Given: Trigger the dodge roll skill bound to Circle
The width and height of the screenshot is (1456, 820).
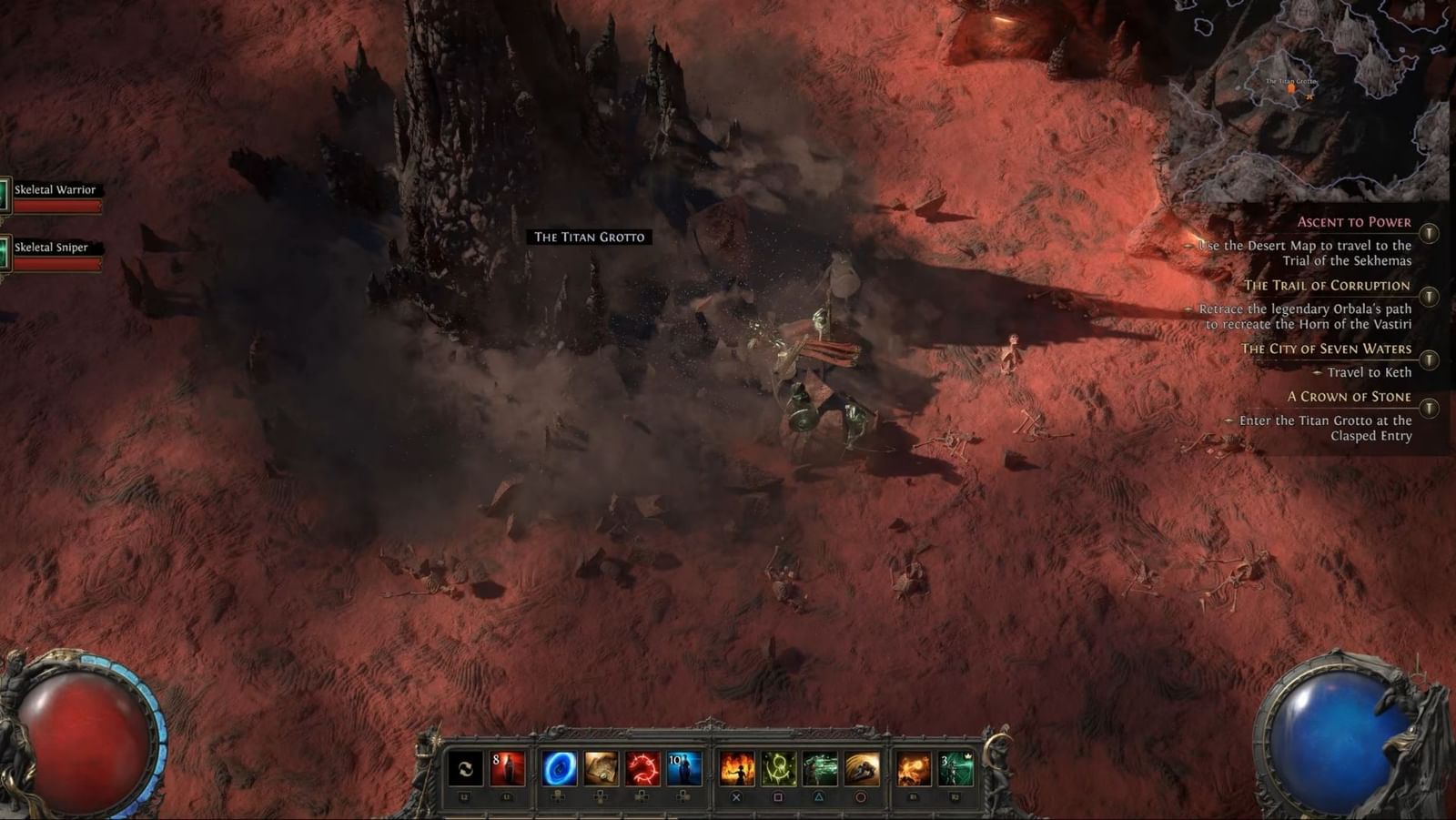Looking at the screenshot, I should pyautogui.click(x=864, y=768).
